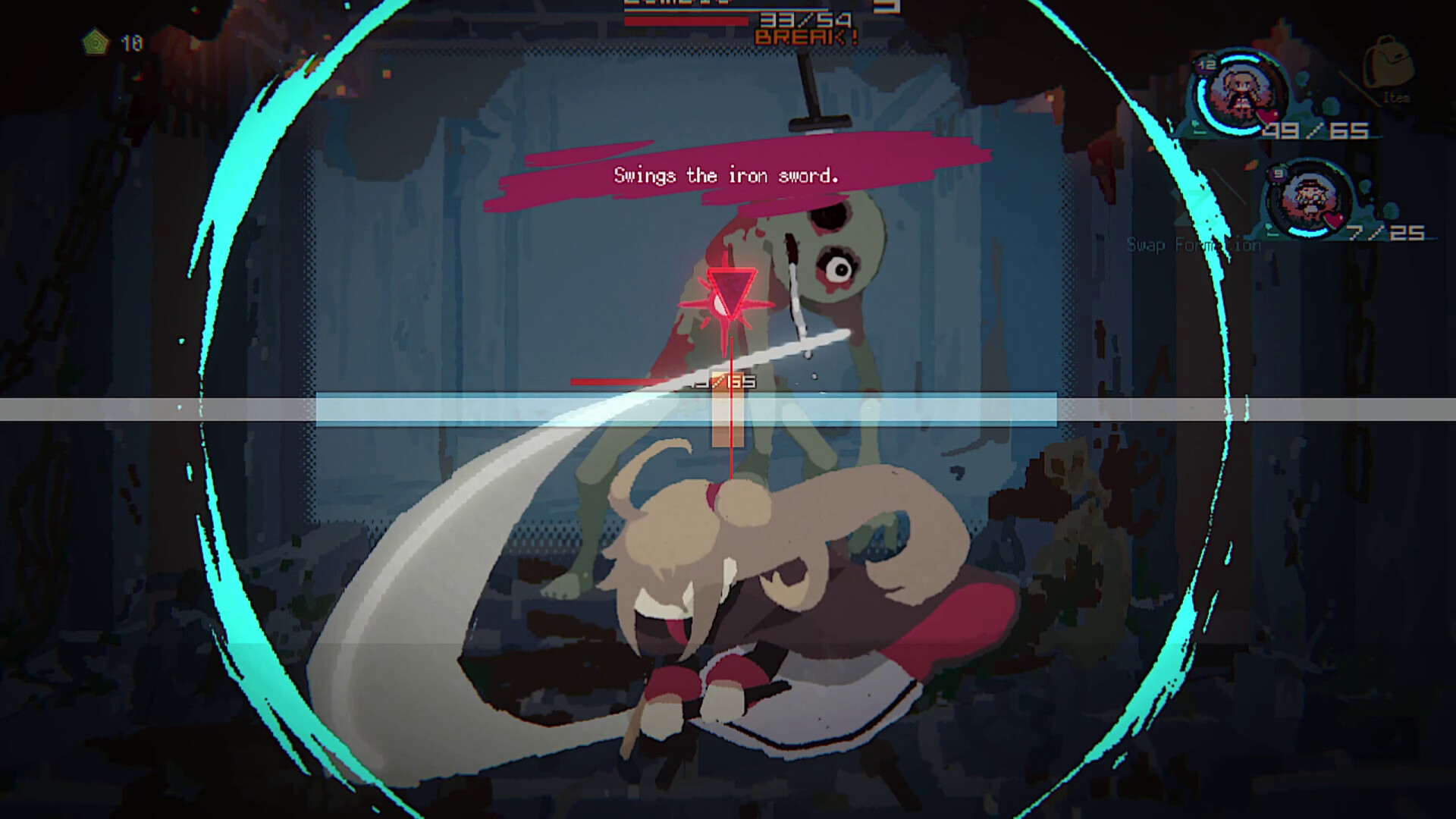Click the red target reticle on the zombie

click(x=730, y=292)
